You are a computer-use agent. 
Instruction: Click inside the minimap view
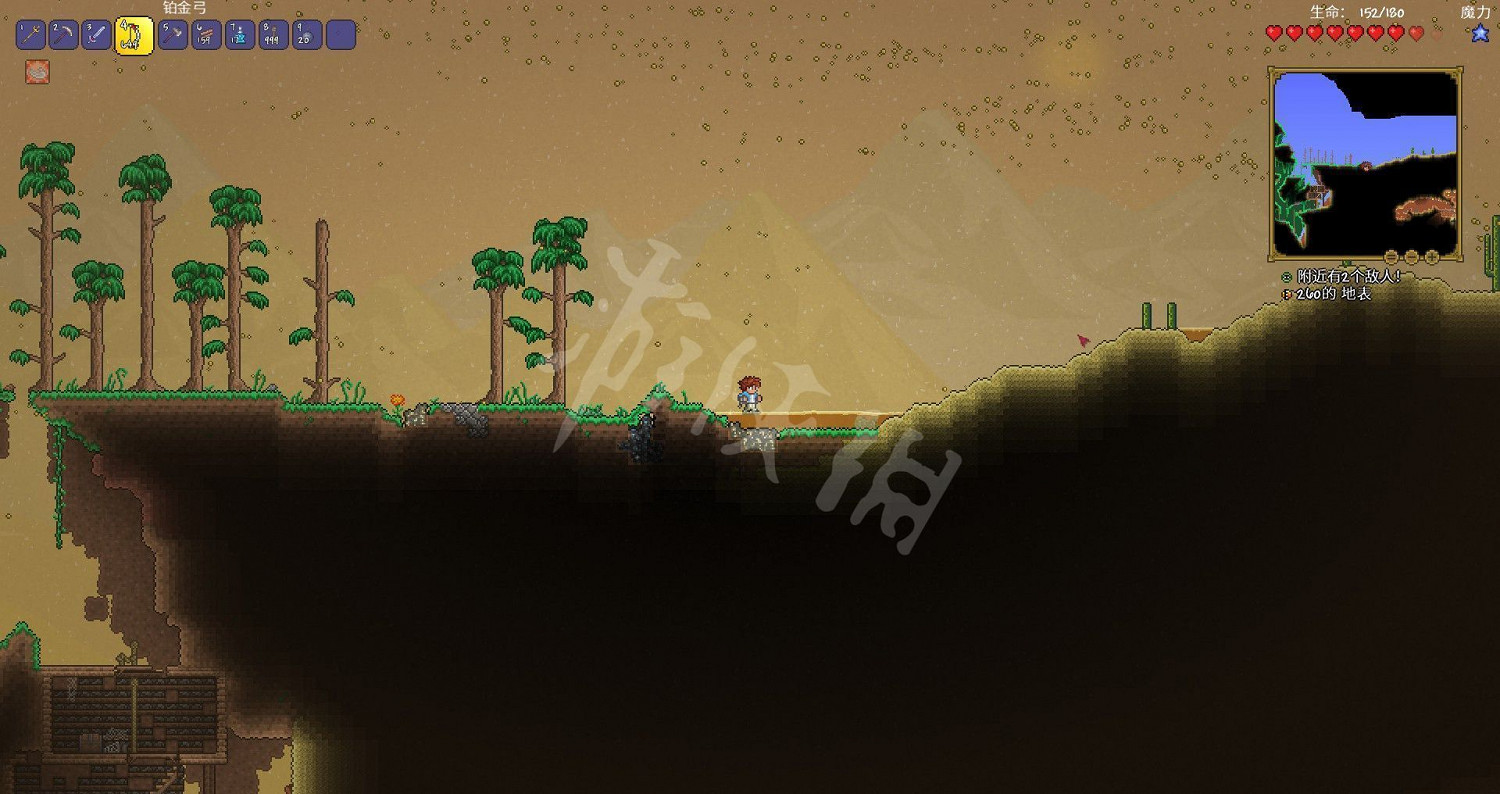pos(1365,160)
